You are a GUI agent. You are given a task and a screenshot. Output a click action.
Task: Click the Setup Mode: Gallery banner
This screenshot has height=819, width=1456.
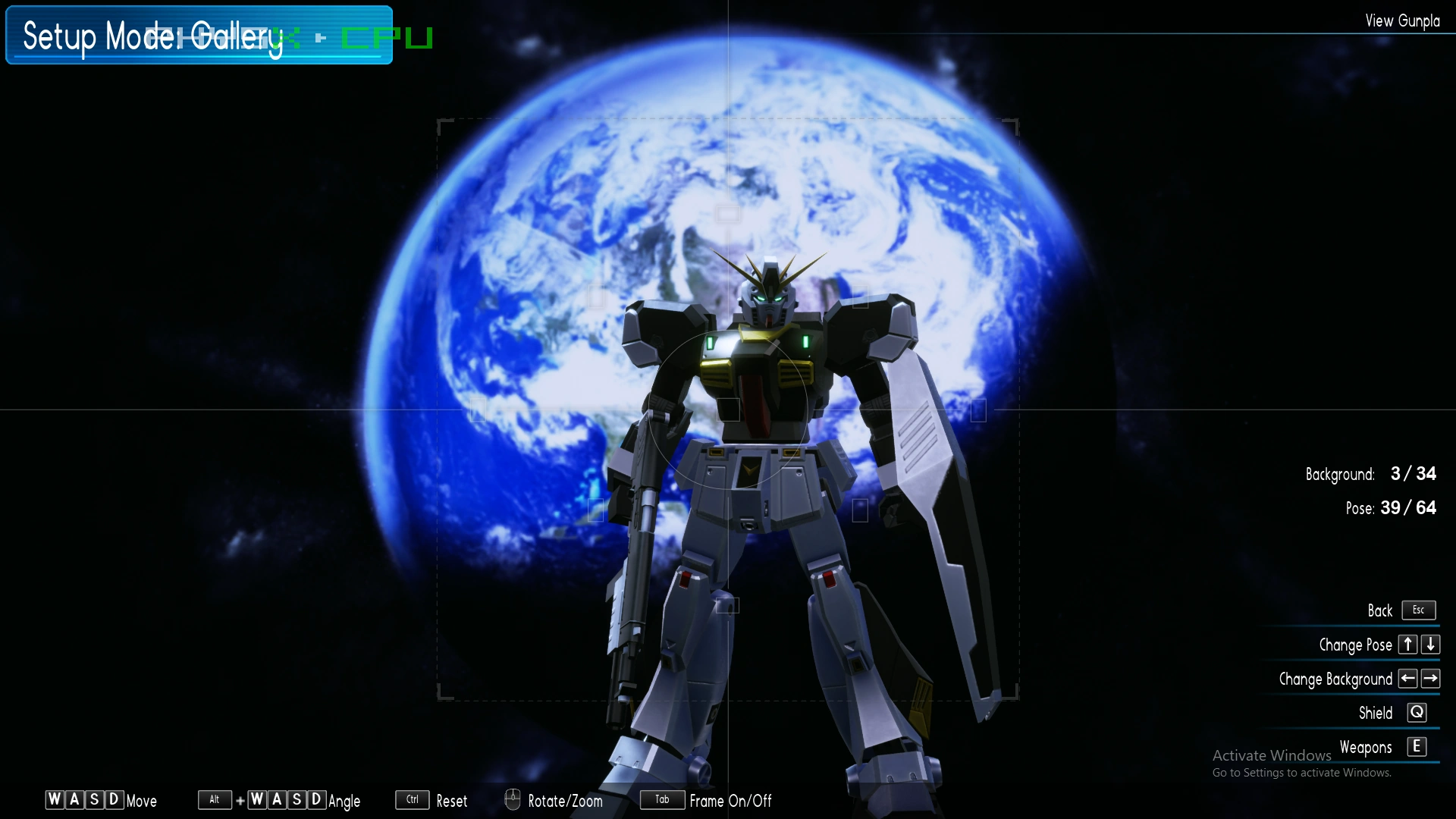point(197,35)
